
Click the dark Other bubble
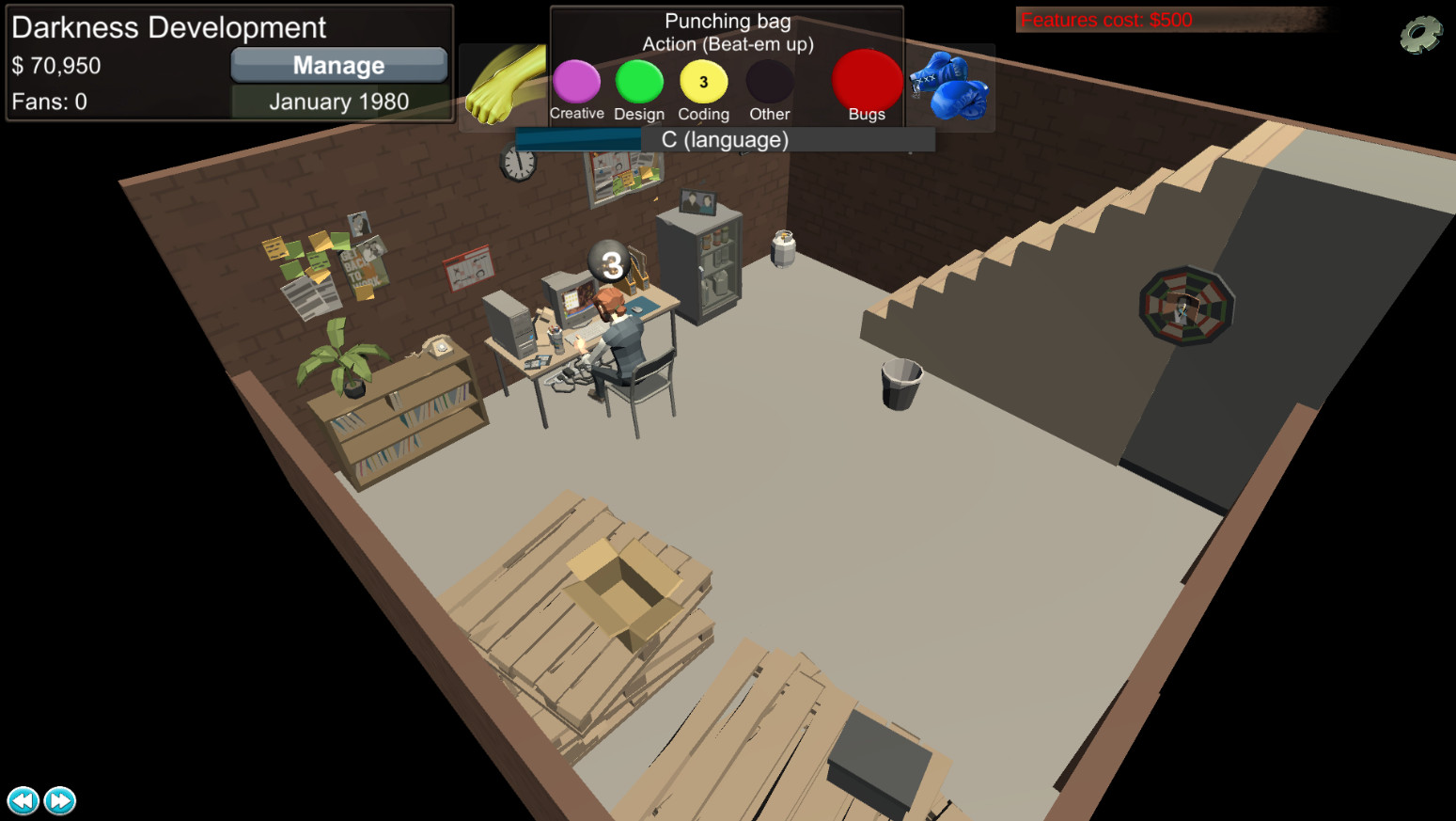pos(768,83)
